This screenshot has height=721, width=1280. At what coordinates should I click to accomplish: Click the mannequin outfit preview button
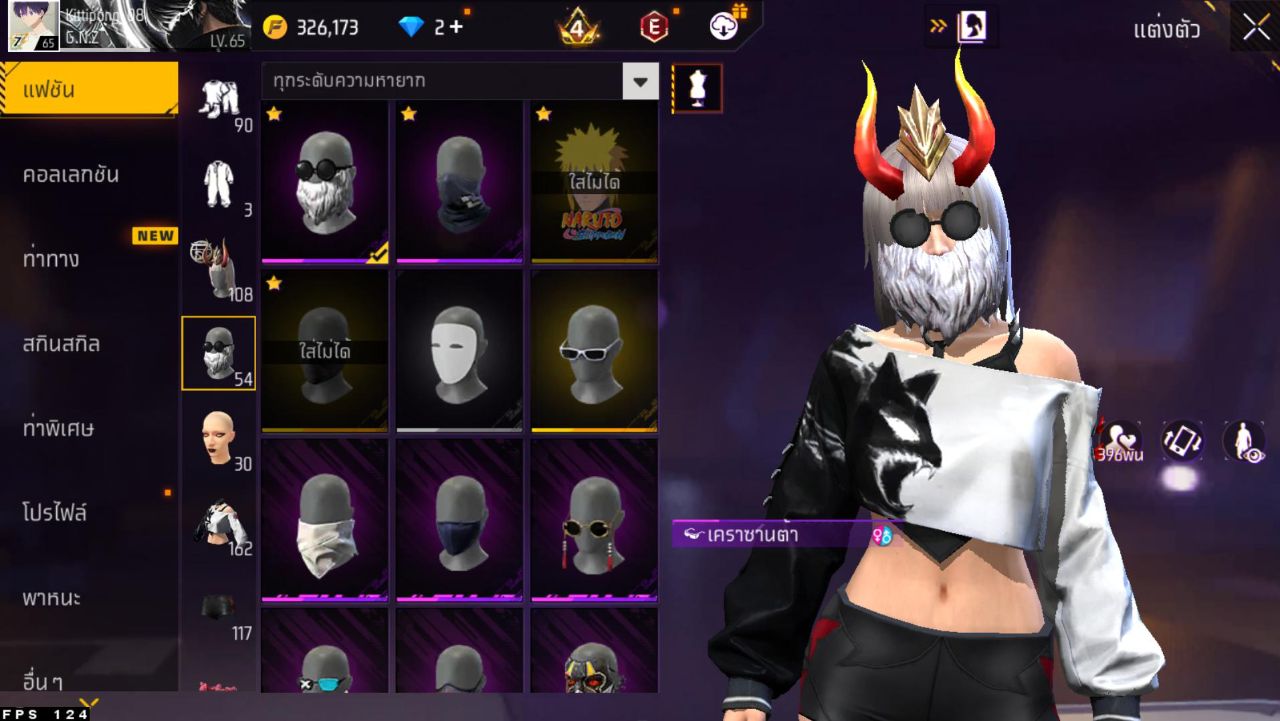697,88
